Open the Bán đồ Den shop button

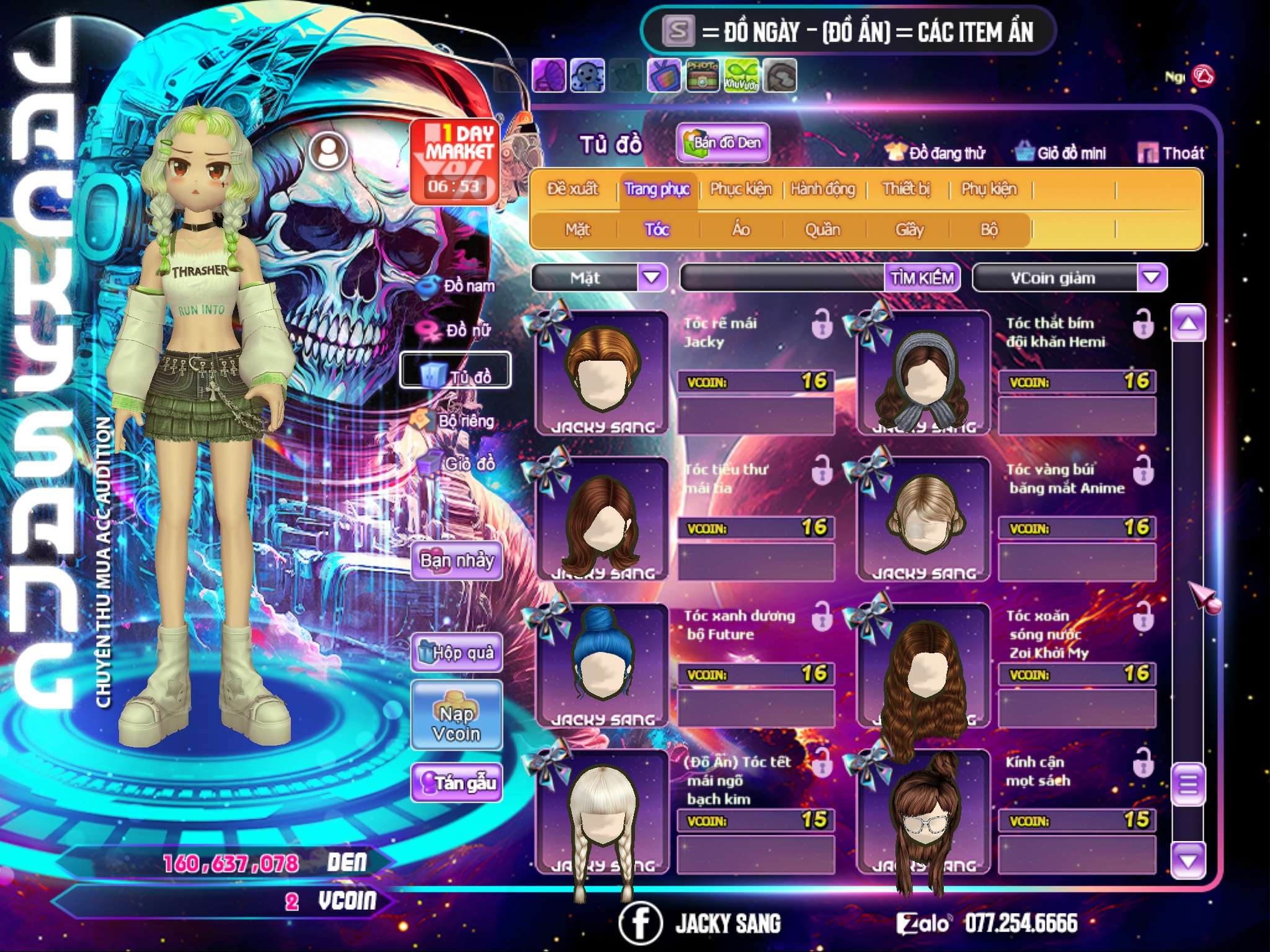pyautogui.click(x=722, y=143)
